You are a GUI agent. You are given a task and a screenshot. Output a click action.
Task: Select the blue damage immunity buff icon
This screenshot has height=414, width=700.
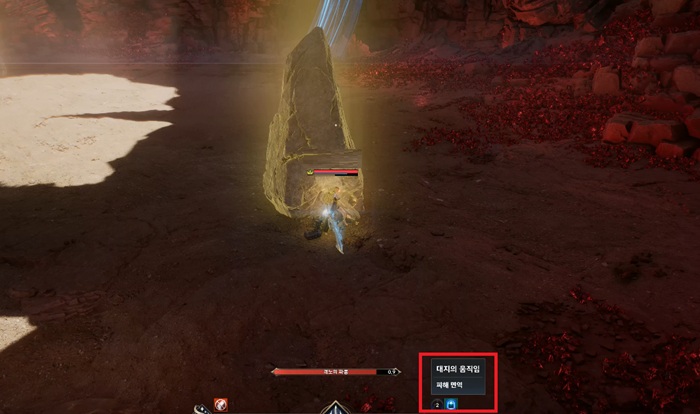pyautogui.click(x=451, y=404)
